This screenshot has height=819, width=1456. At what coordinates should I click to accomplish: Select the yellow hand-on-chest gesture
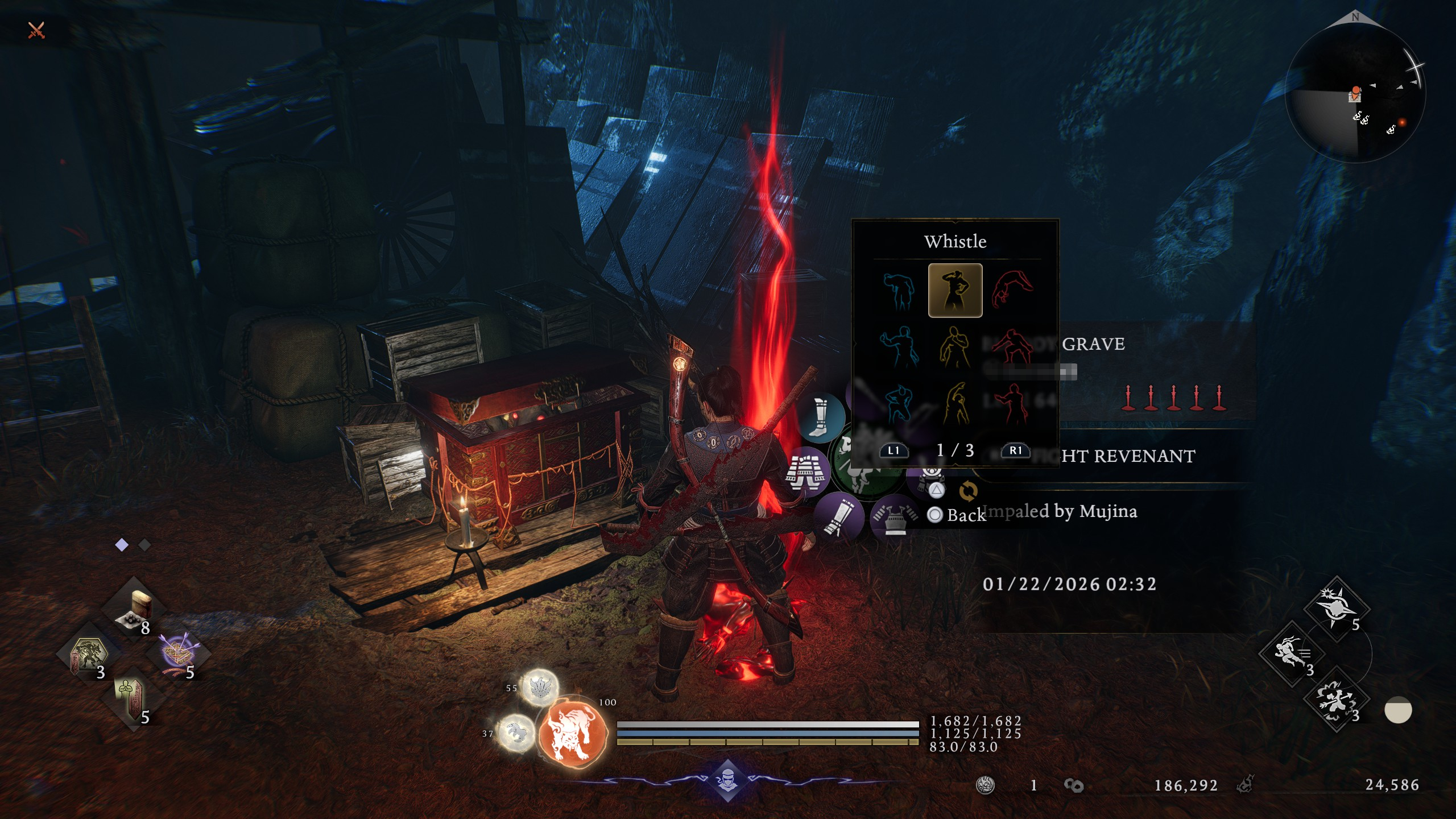click(955, 346)
